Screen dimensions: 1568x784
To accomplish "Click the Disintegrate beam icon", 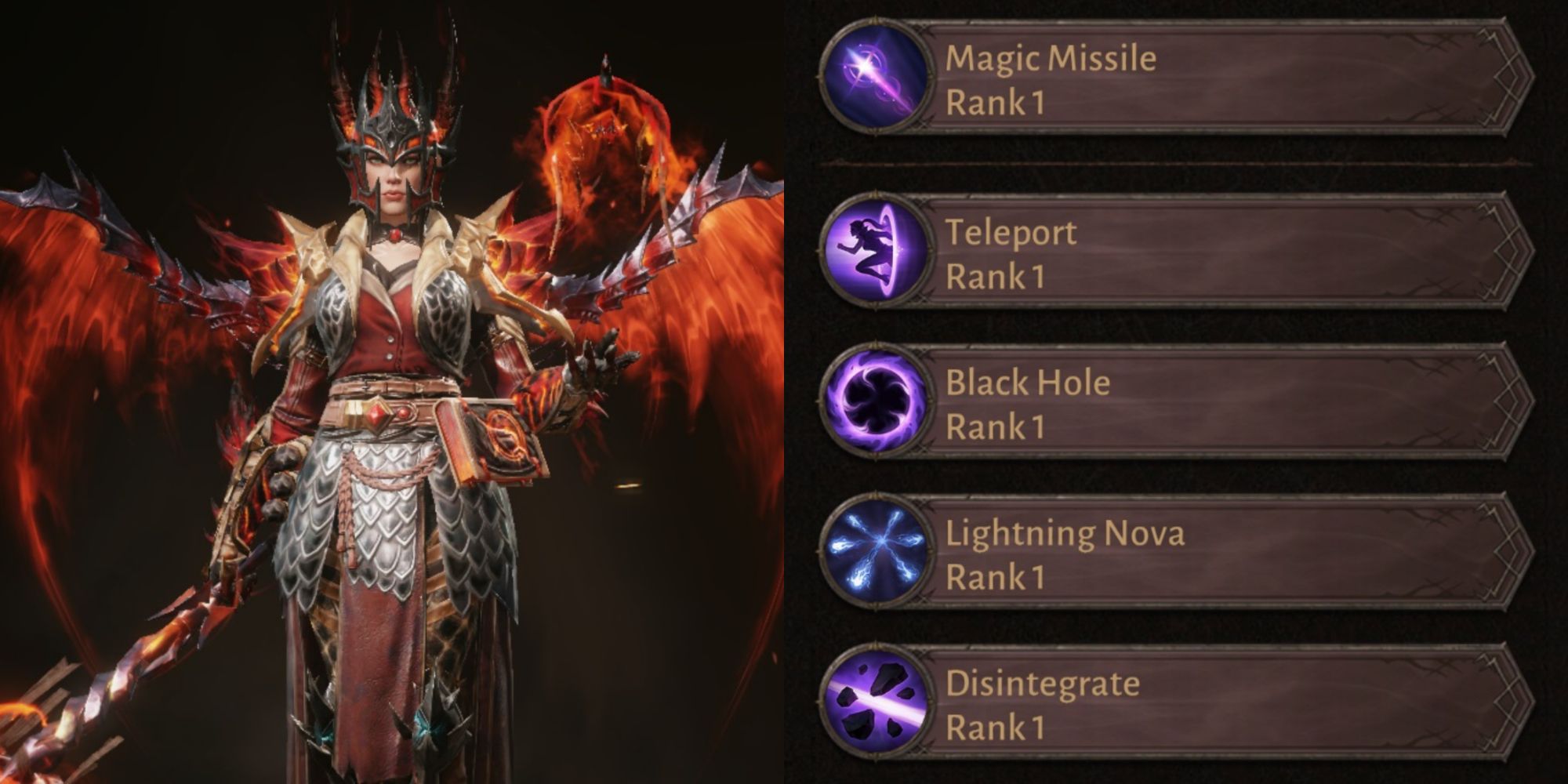I will 876,704.
